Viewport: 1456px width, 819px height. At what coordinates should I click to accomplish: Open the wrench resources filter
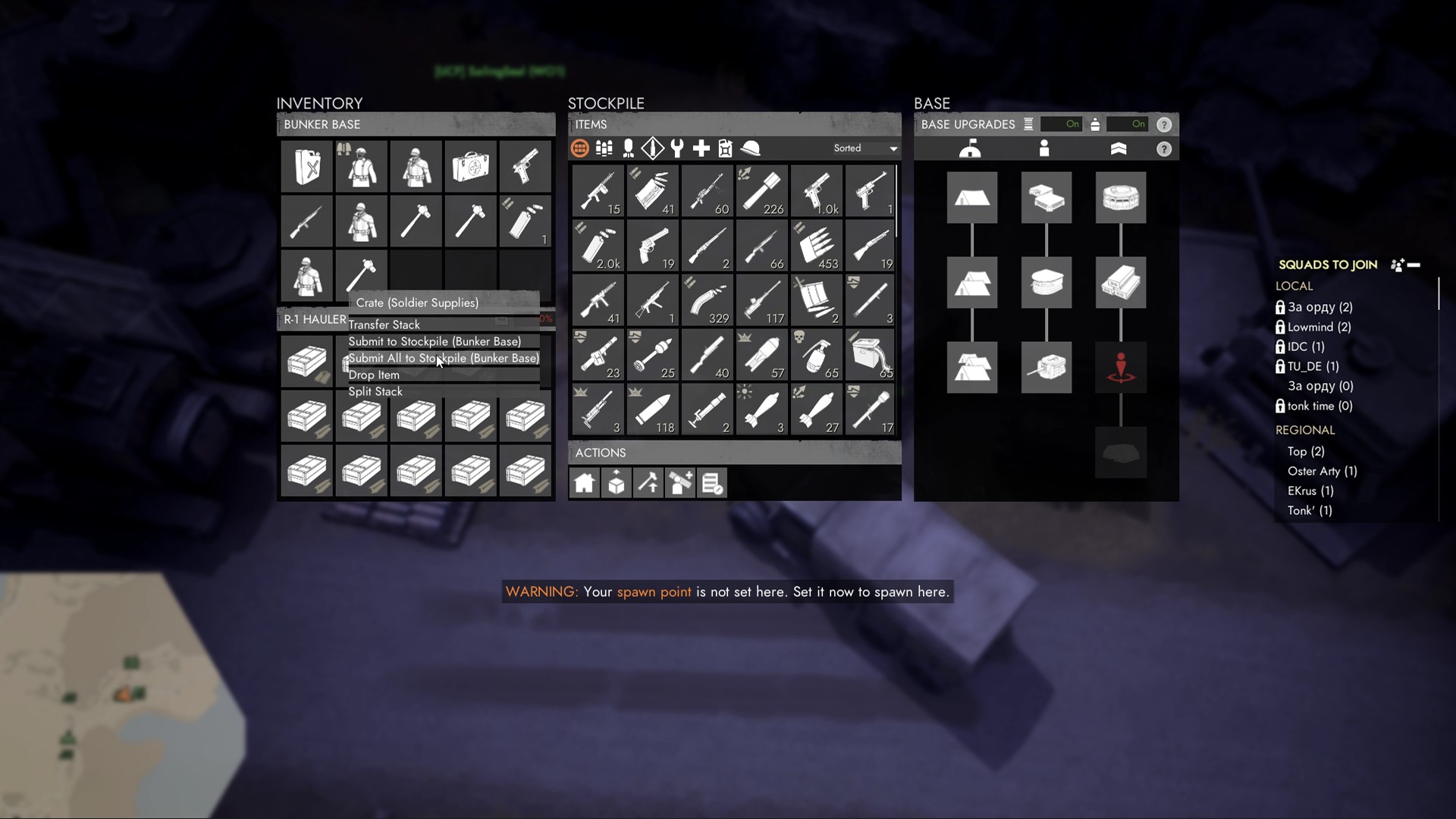pyautogui.click(x=677, y=149)
